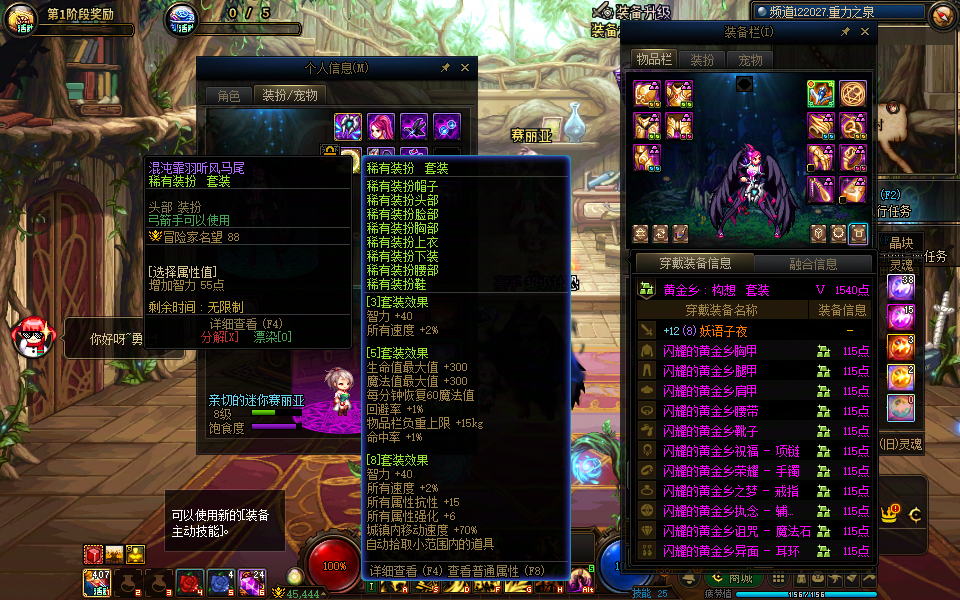Open the 物品栏 inventory tab
Viewport: 960px width, 600px height.
click(x=654, y=60)
